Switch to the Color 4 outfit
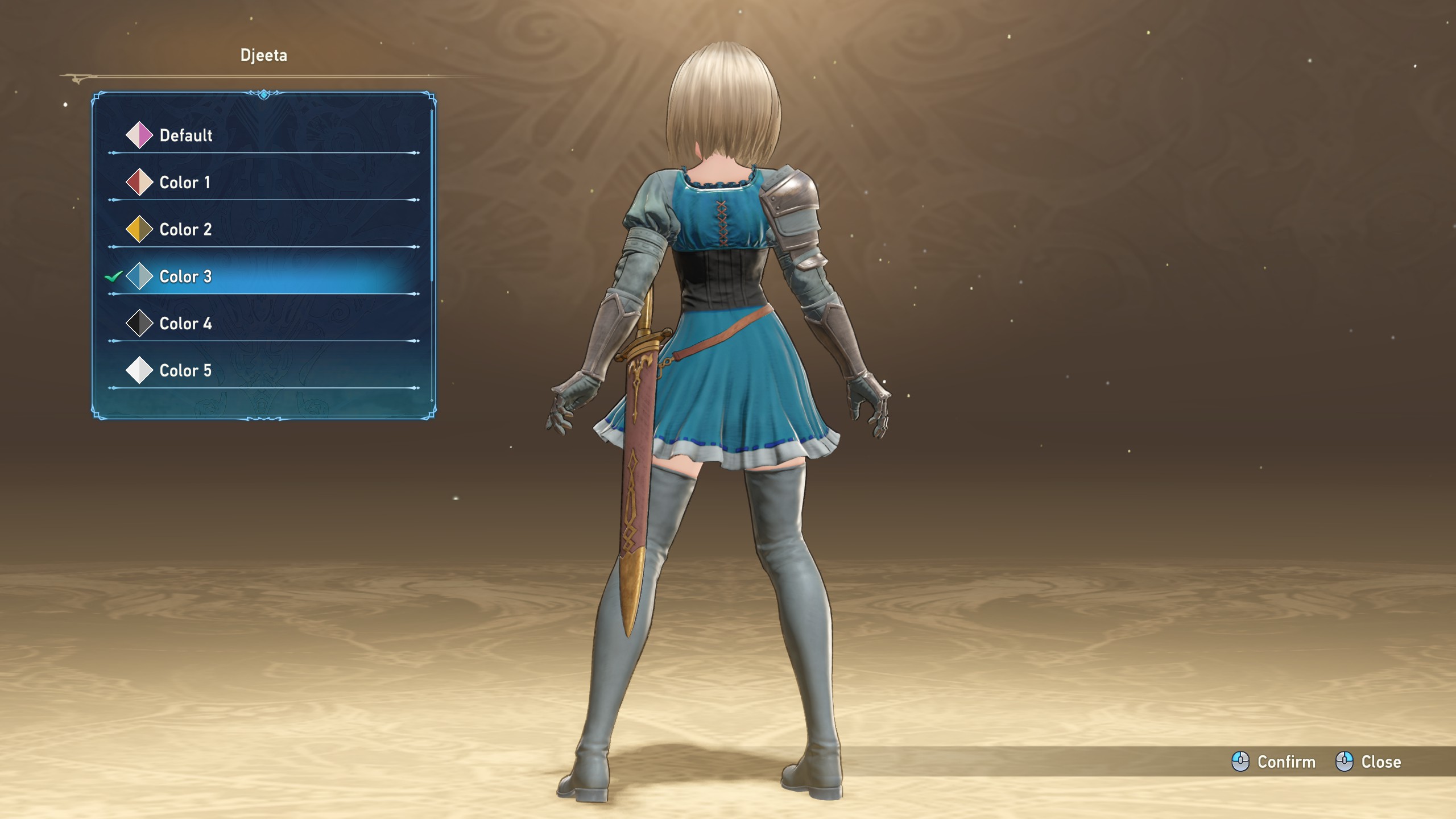Image resolution: width=1456 pixels, height=819 pixels. point(185,324)
